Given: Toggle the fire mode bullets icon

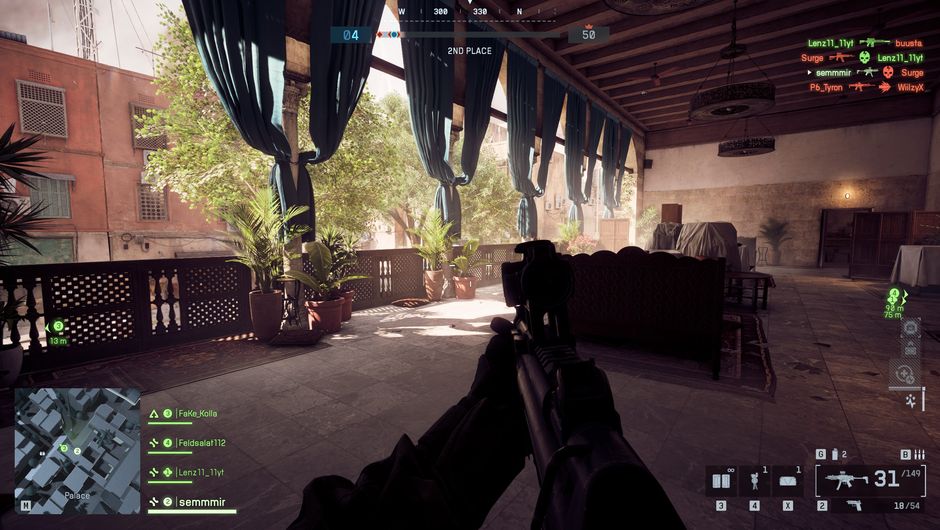Looking at the screenshot, I should (919, 455).
